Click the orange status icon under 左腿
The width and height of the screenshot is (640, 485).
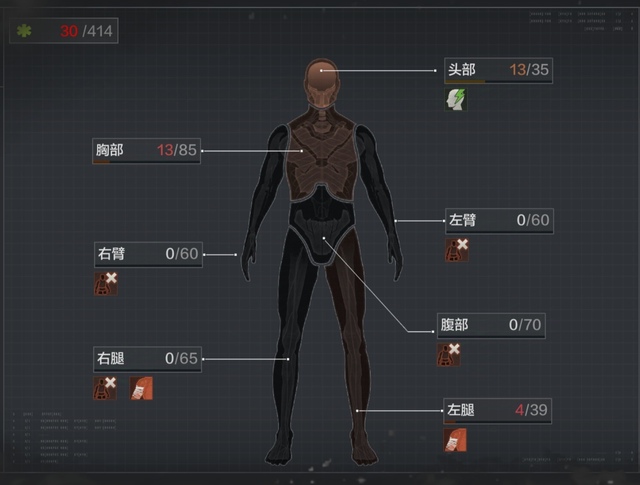pos(457,439)
